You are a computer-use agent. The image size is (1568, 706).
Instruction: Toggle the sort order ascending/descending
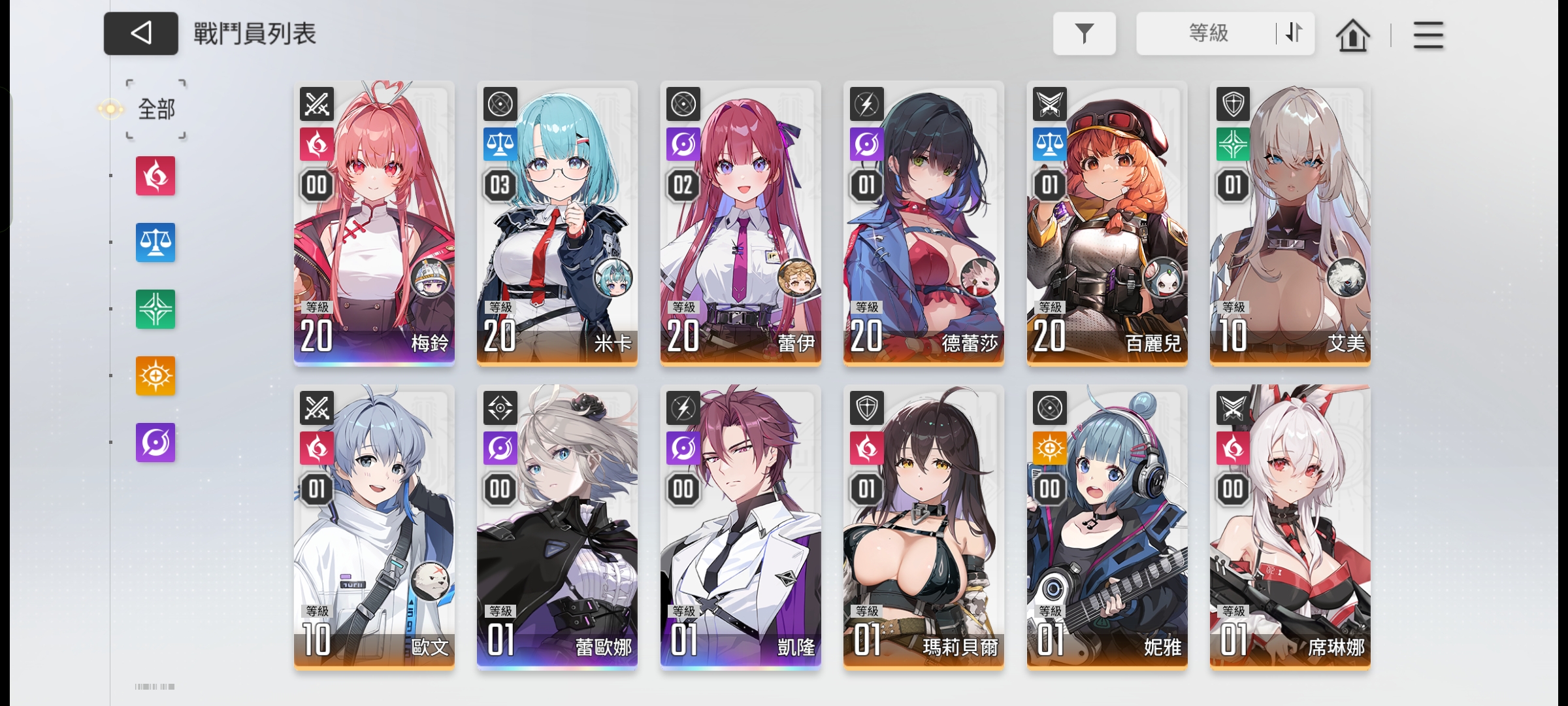pos(1292,33)
